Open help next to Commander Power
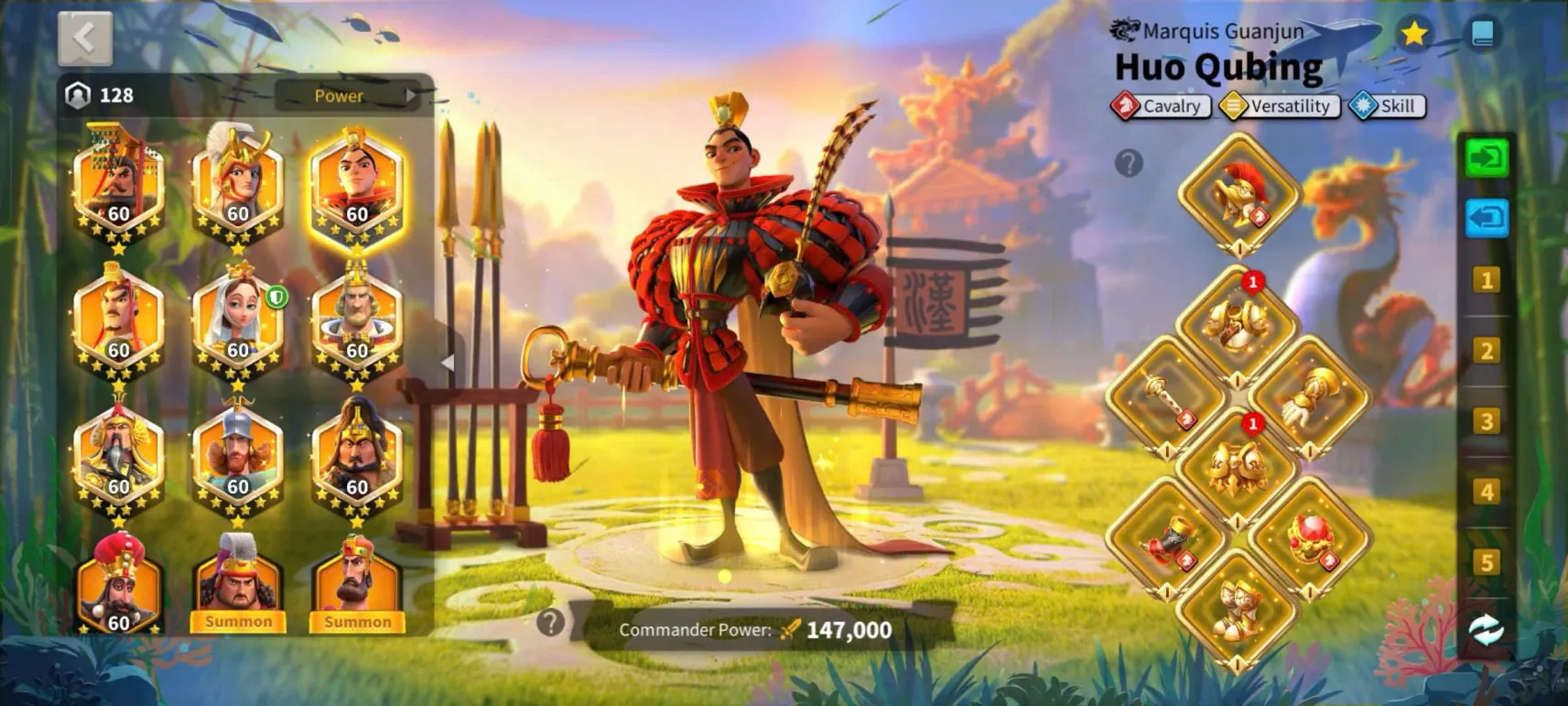Image resolution: width=1568 pixels, height=706 pixels. (550, 623)
